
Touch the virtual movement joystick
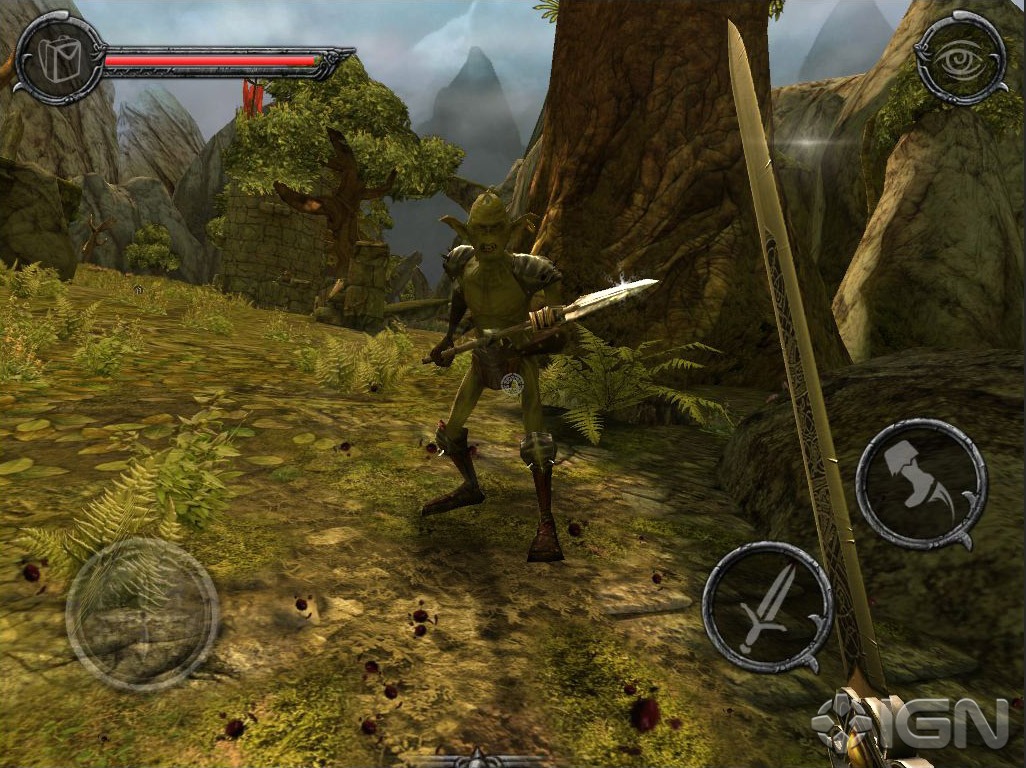click(x=142, y=614)
